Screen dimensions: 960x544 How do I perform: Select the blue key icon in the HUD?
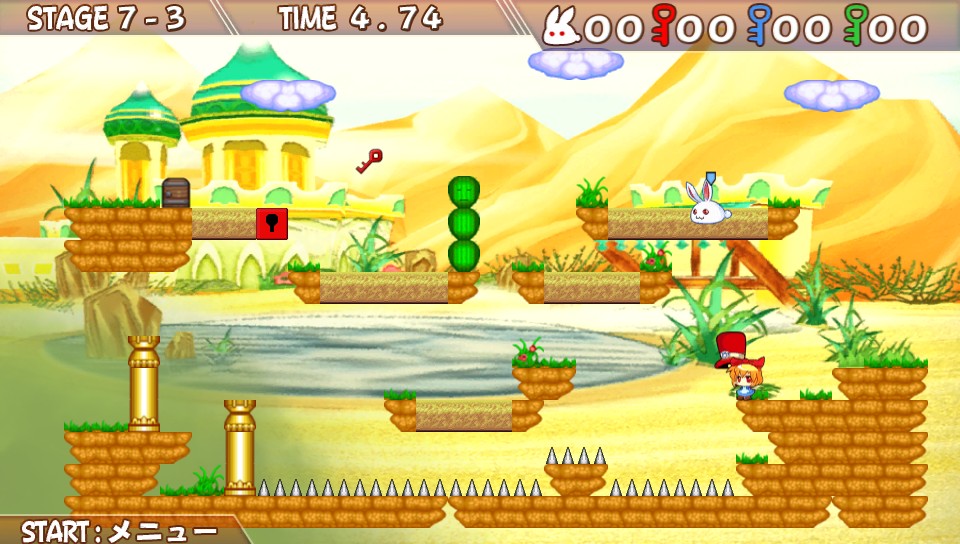pos(759,25)
